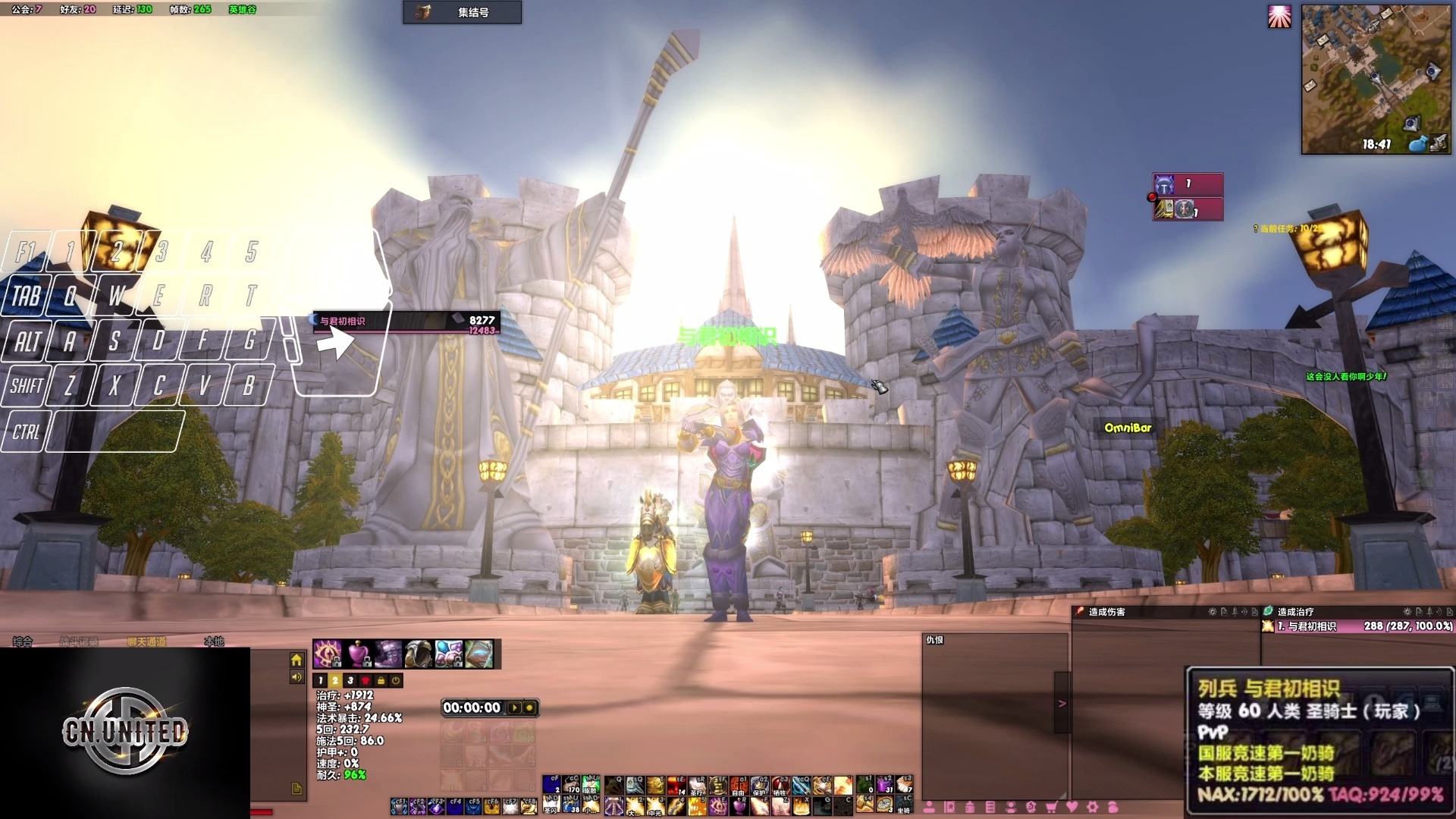Open settings gear on 造成伤害 meter
1456x819 pixels.
[x=1213, y=612]
